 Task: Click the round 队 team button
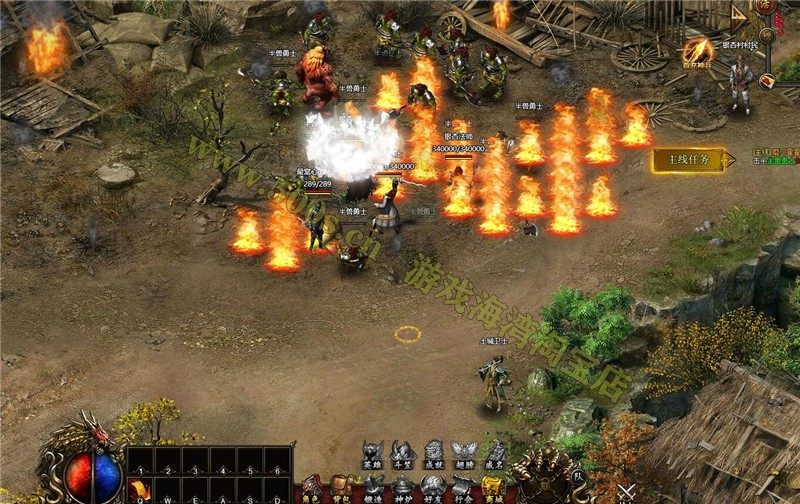click(578, 477)
